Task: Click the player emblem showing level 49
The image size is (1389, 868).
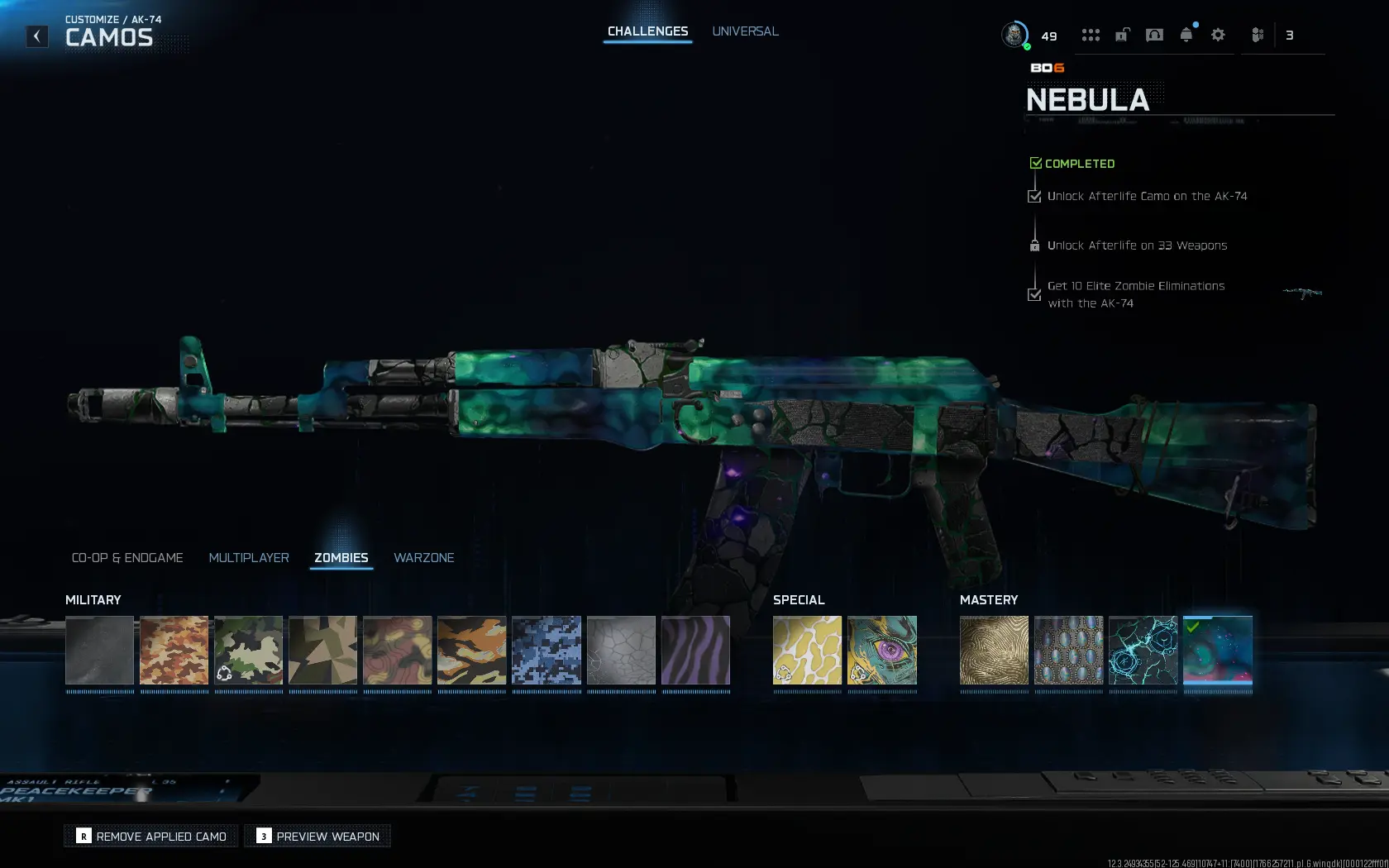Action: tap(1014, 36)
